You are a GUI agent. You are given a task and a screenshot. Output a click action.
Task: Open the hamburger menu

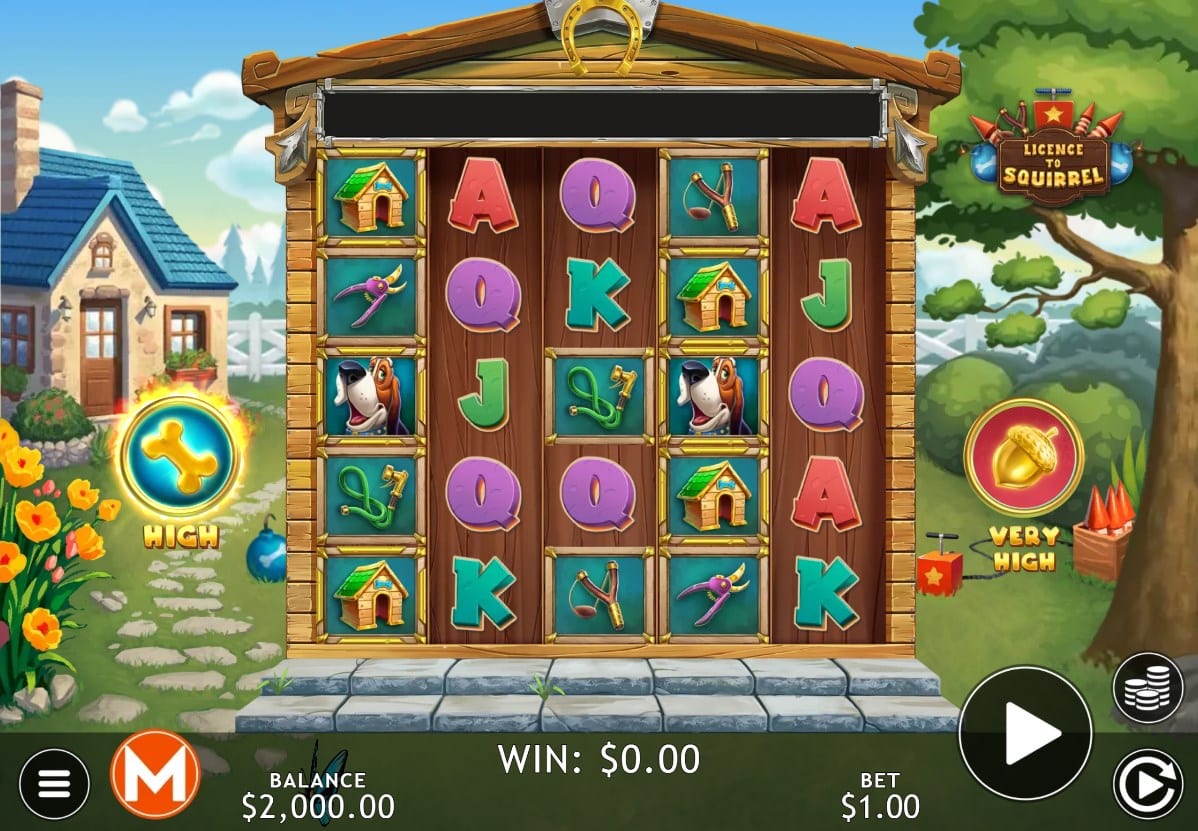(54, 783)
